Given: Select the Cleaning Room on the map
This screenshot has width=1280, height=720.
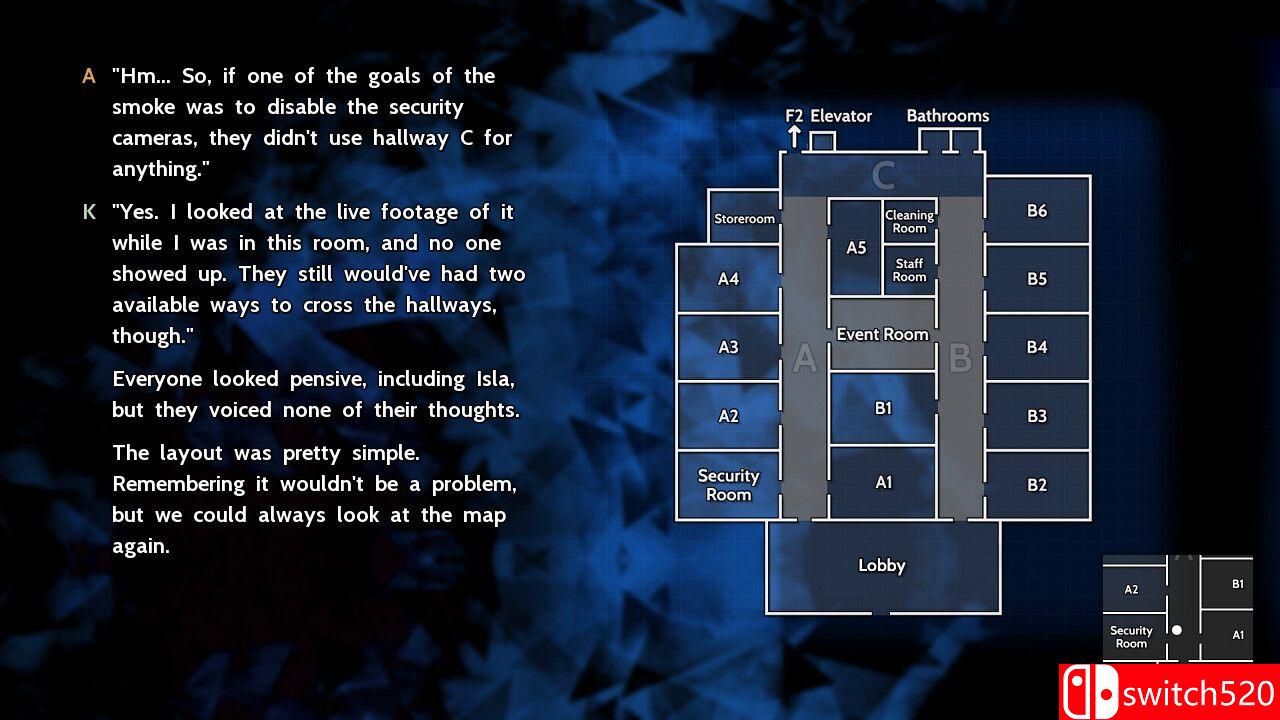Looking at the screenshot, I should click(x=909, y=221).
